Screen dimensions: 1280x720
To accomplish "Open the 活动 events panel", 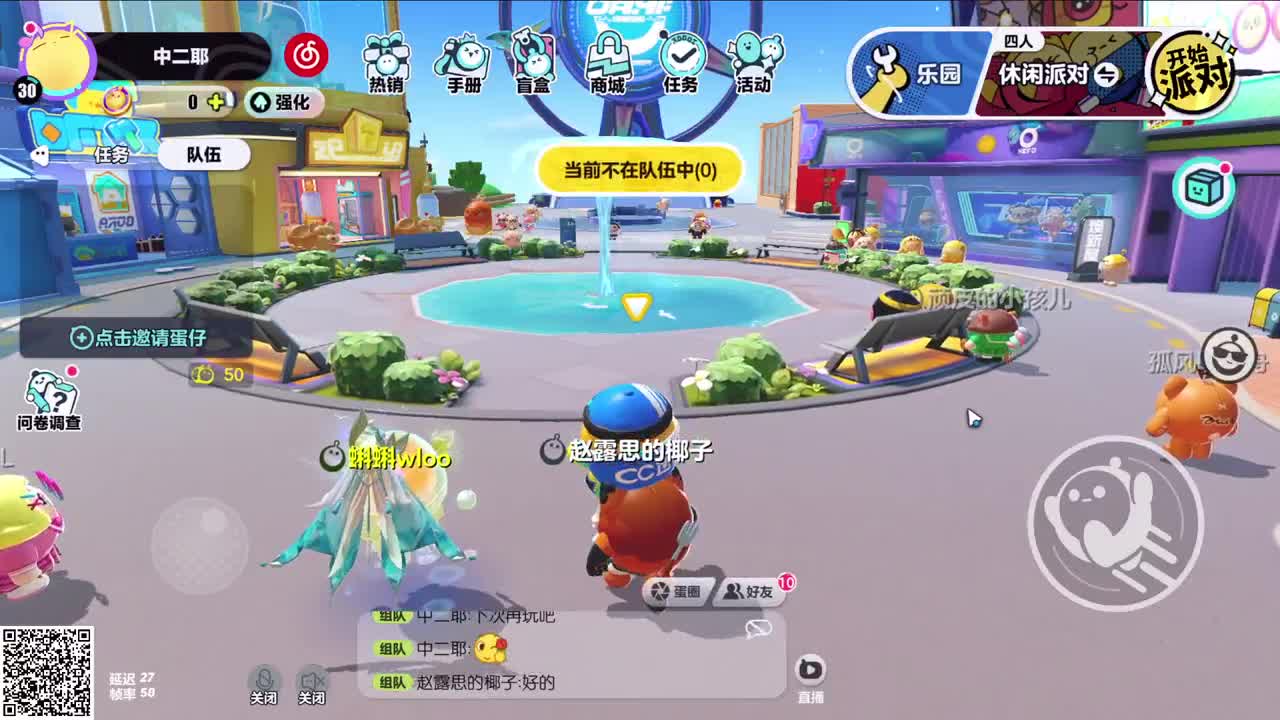I will 756,62.
